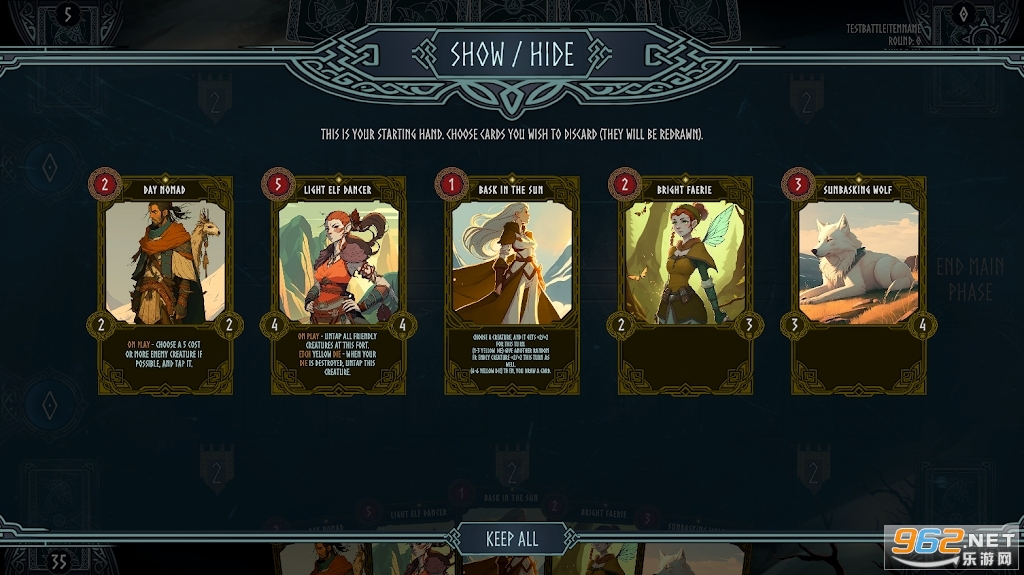Pick the Bask in the Sun card

coord(512,285)
